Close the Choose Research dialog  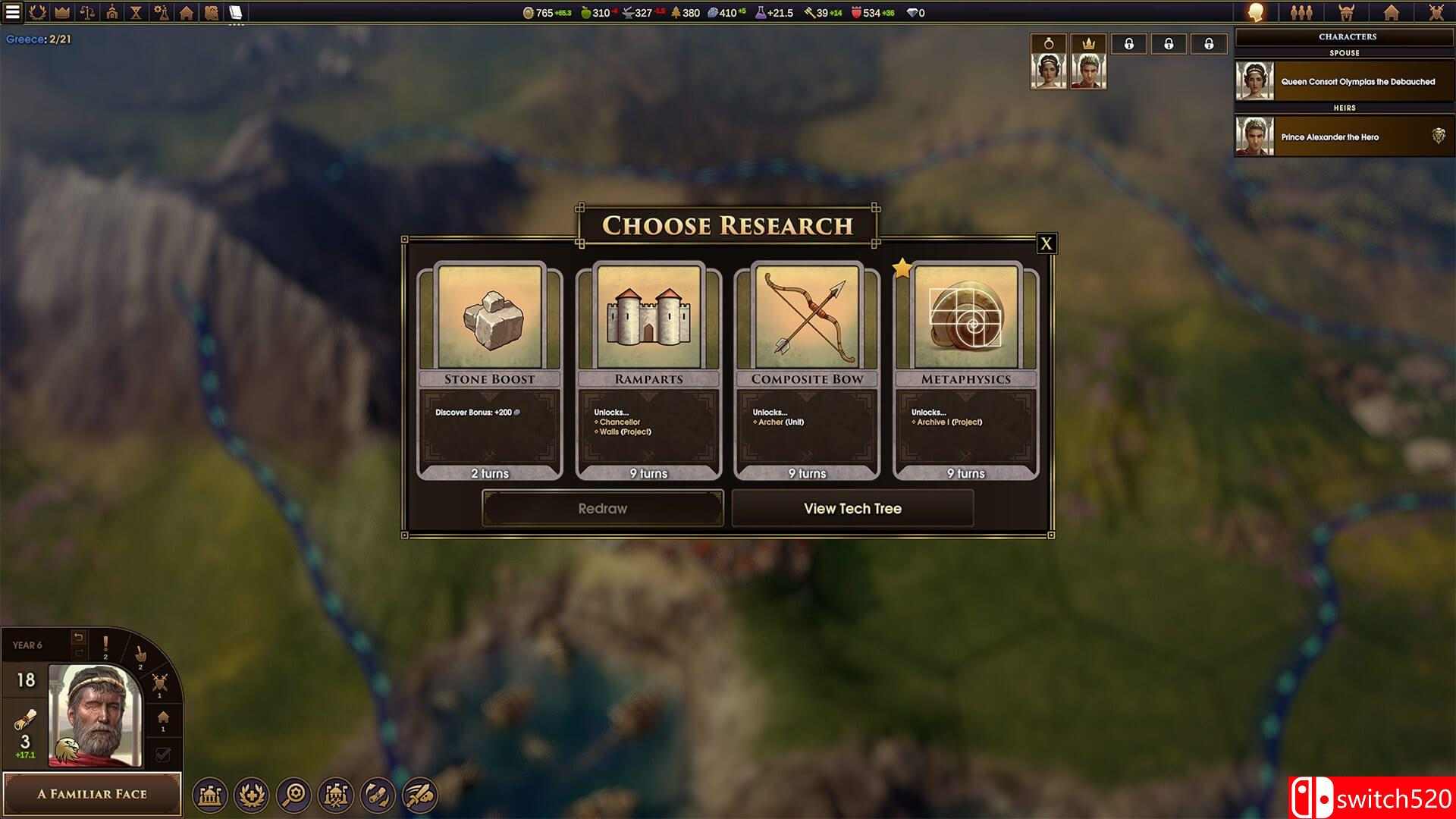(1046, 243)
